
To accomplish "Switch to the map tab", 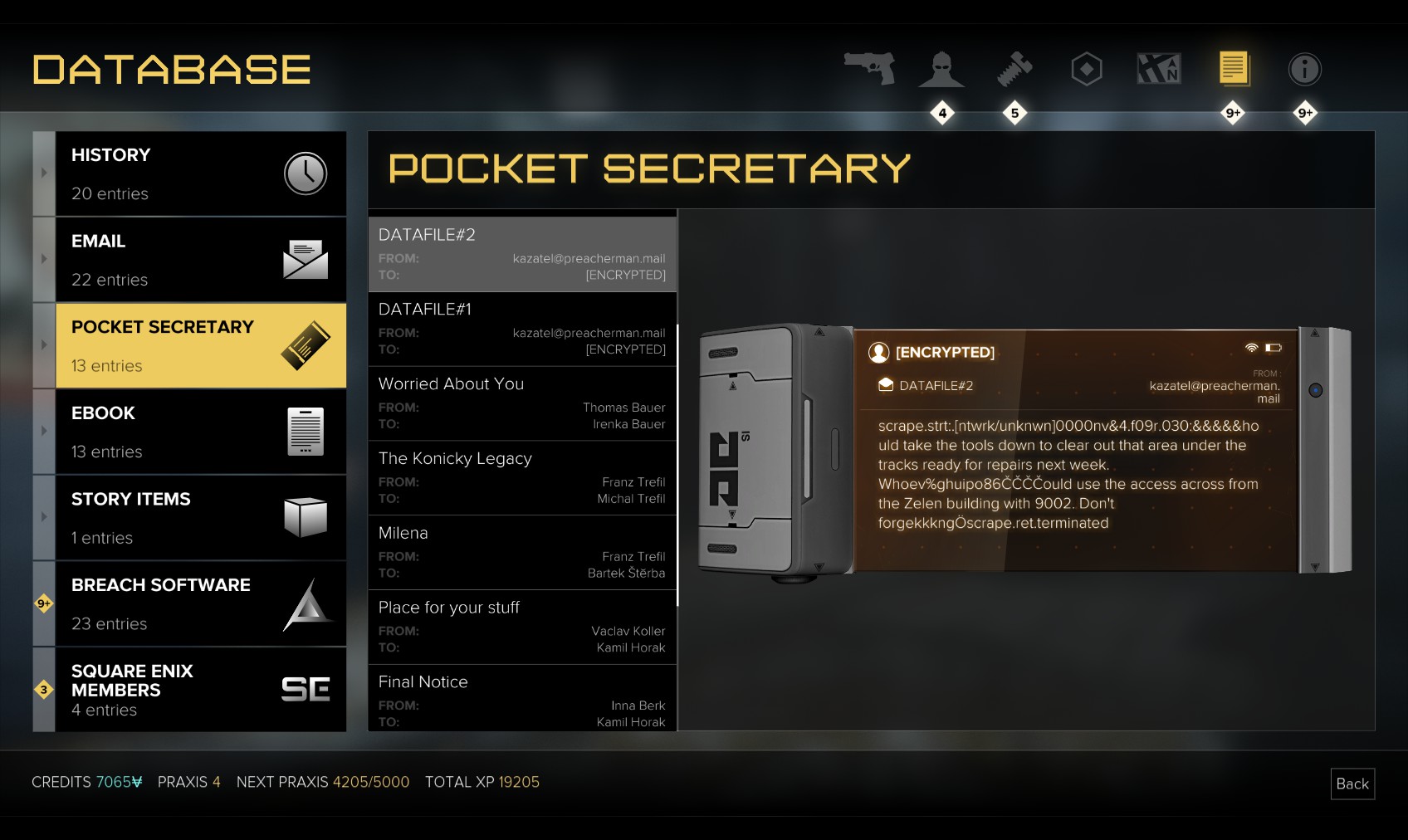I will [1159, 69].
